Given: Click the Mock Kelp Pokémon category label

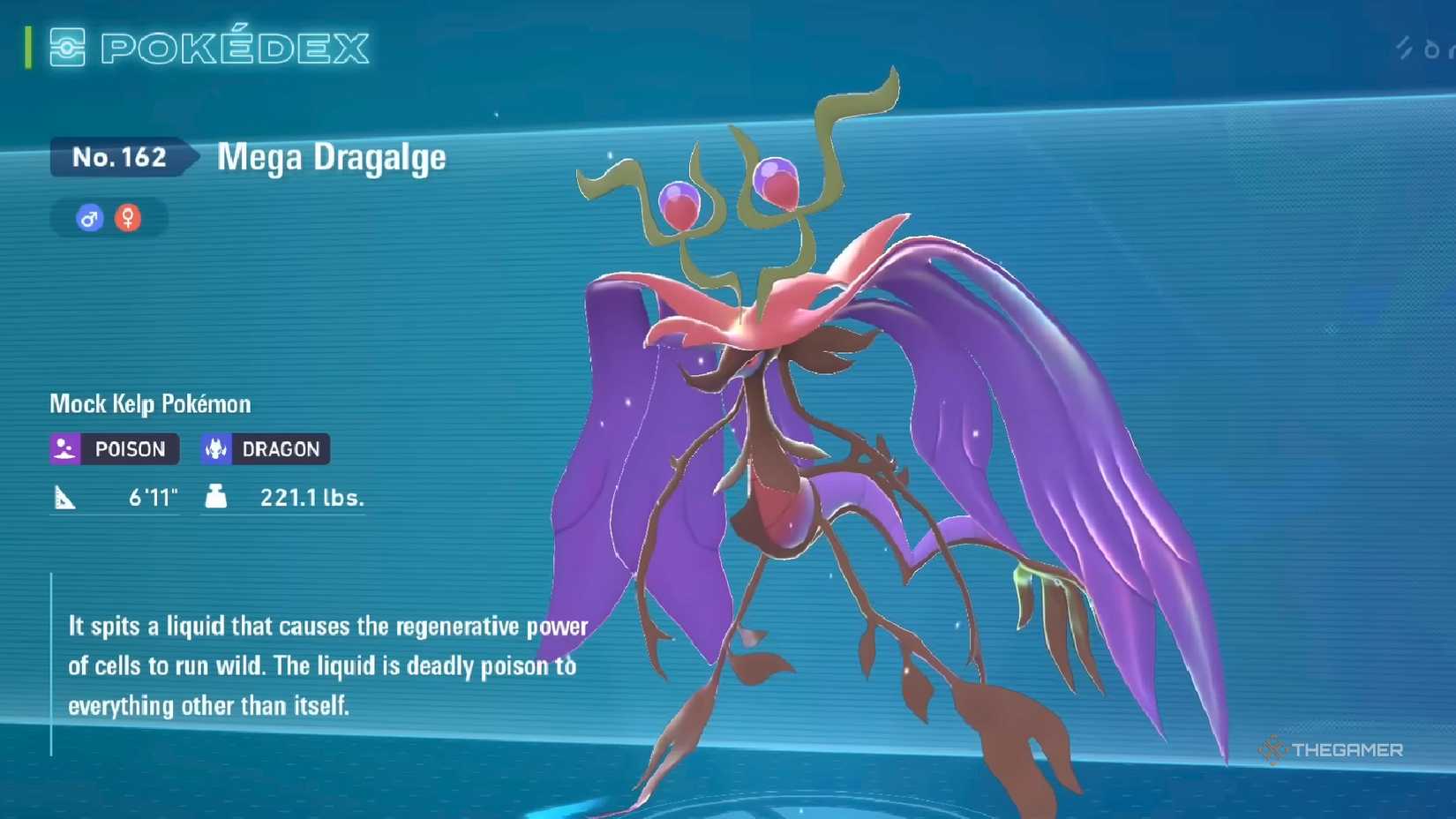Looking at the screenshot, I should pos(148,403).
